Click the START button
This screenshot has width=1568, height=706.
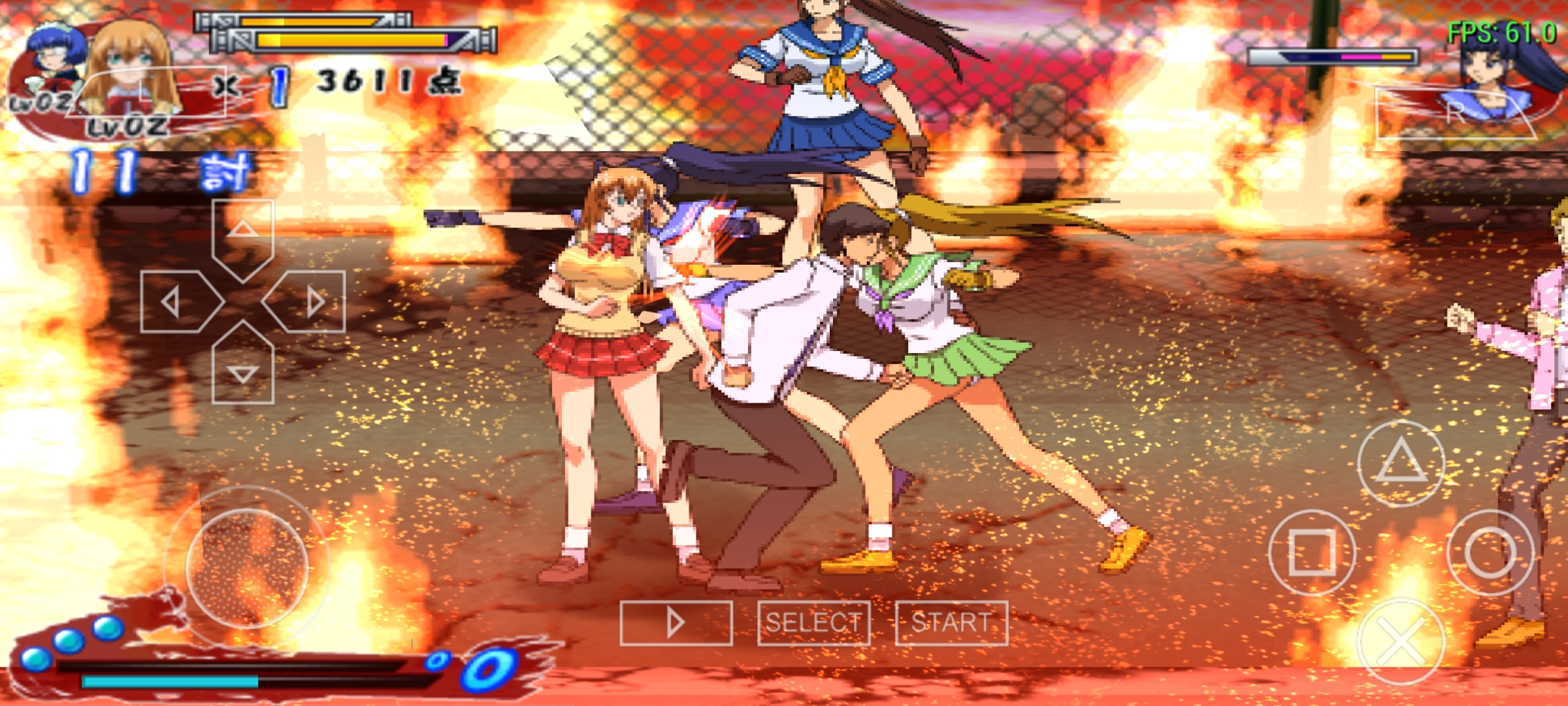tap(951, 623)
